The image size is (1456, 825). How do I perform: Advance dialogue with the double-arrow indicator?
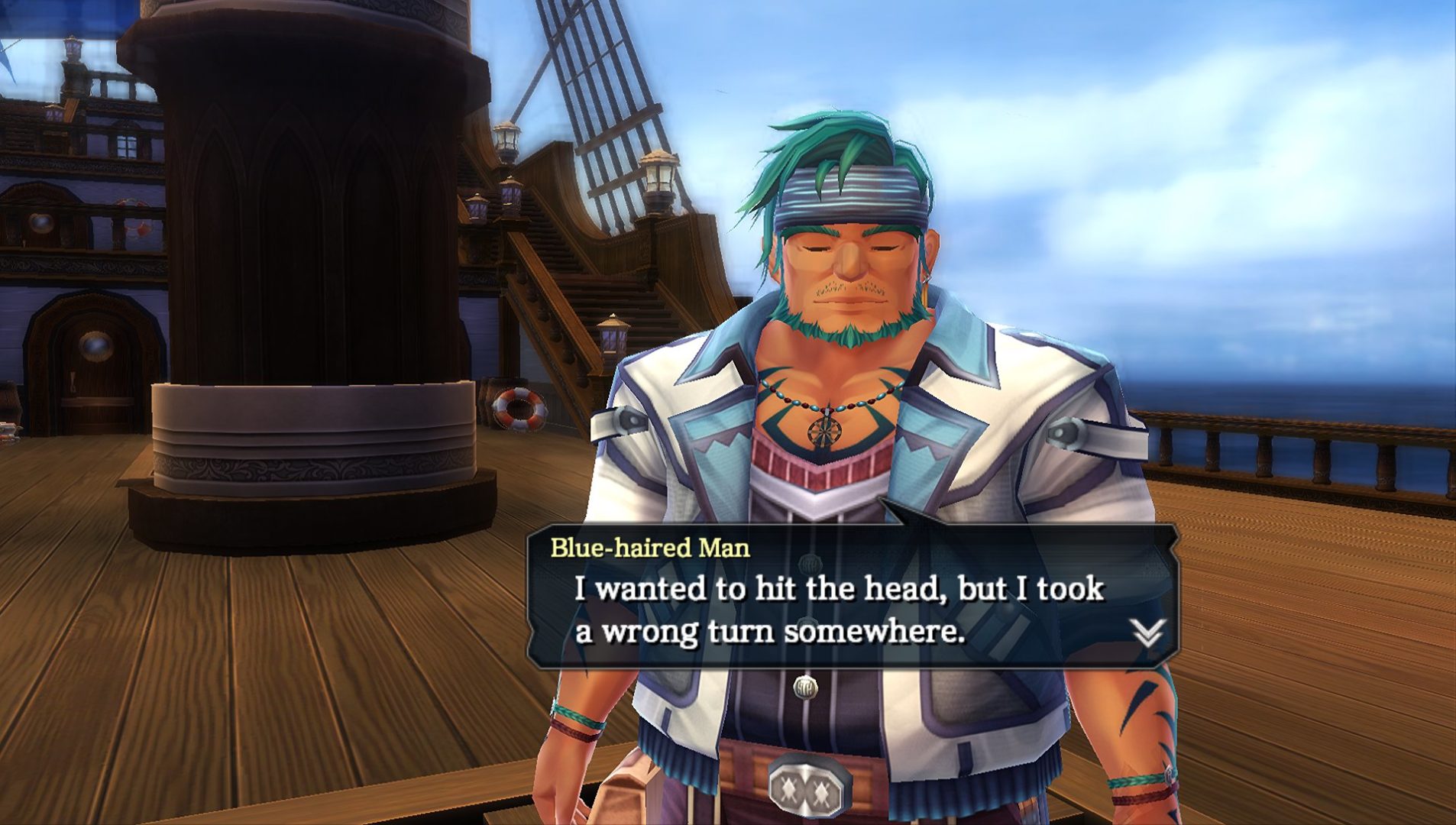1147,632
